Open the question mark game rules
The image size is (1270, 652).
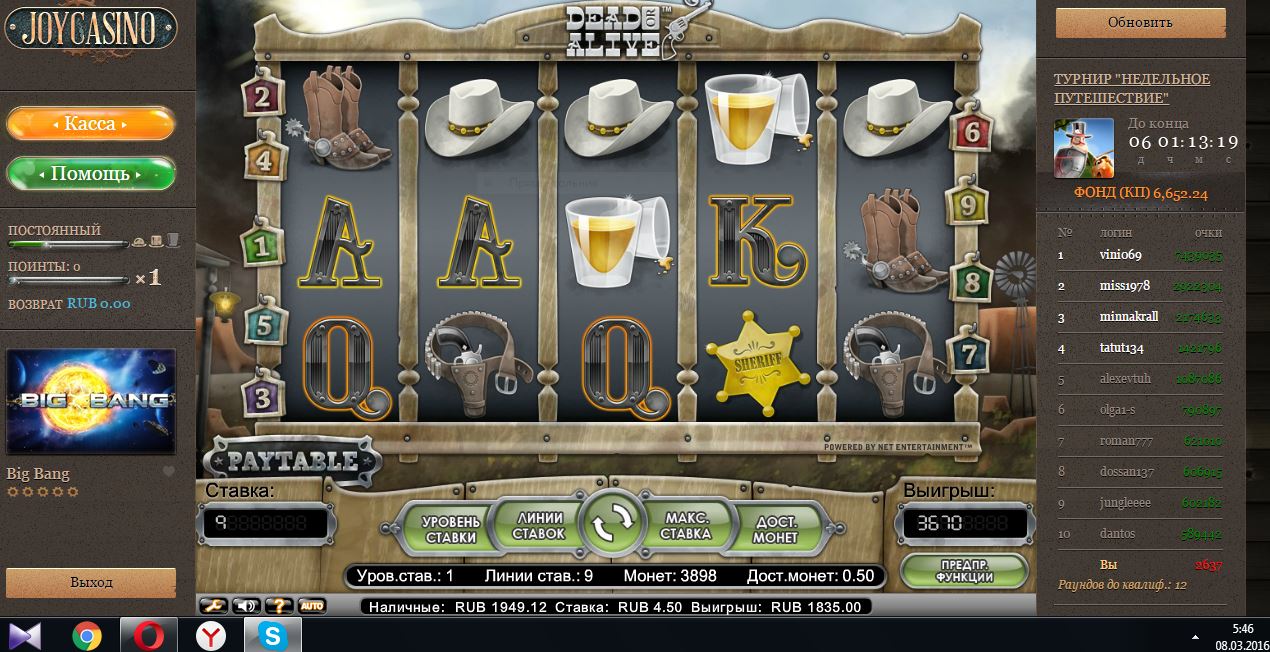pos(279,605)
